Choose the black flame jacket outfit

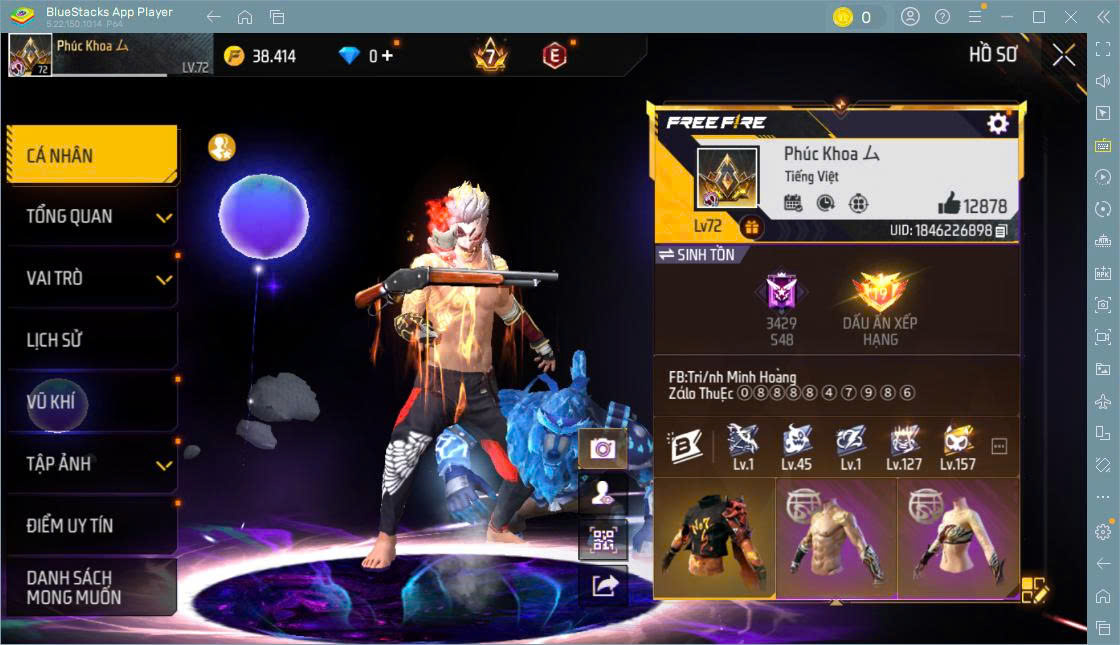[x=714, y=539]
